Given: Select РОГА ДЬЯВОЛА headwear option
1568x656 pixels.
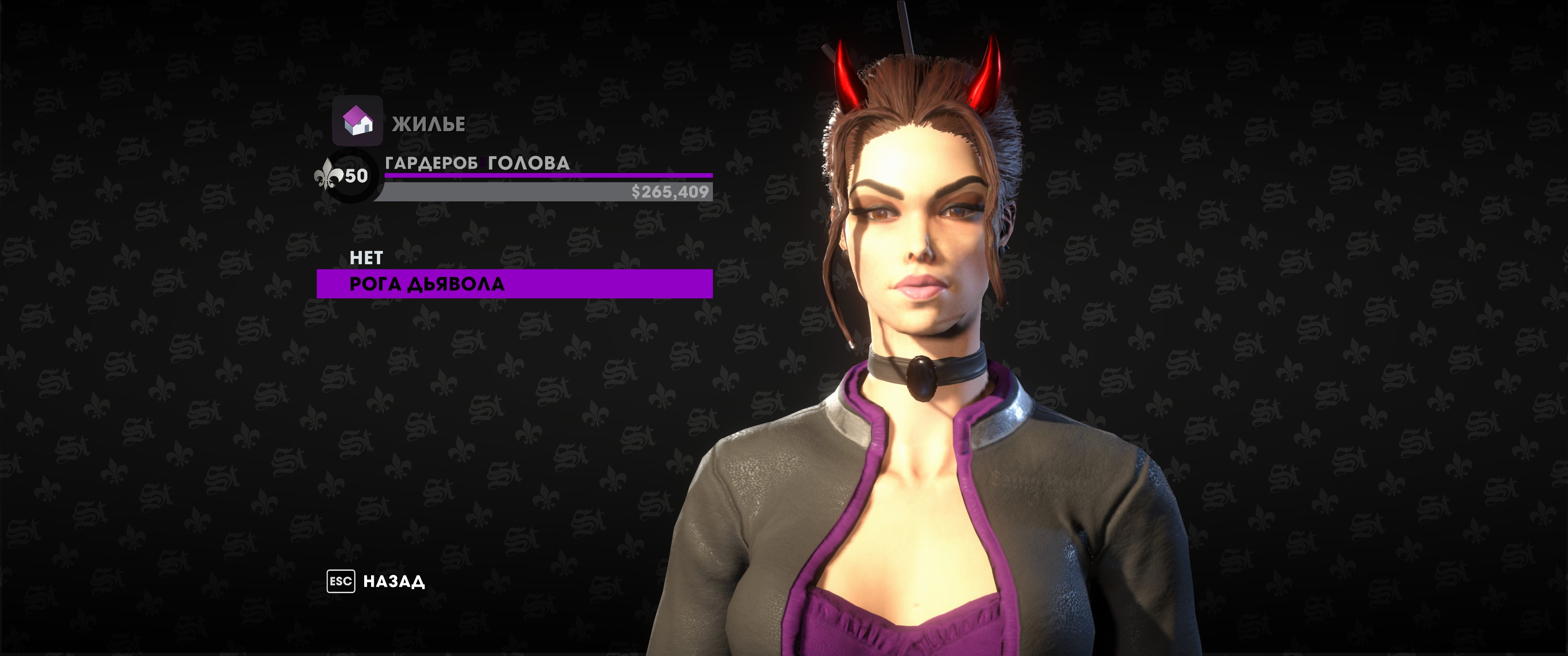Looking at the screenshot, I should pyautogui.click(x=426, y=283).
